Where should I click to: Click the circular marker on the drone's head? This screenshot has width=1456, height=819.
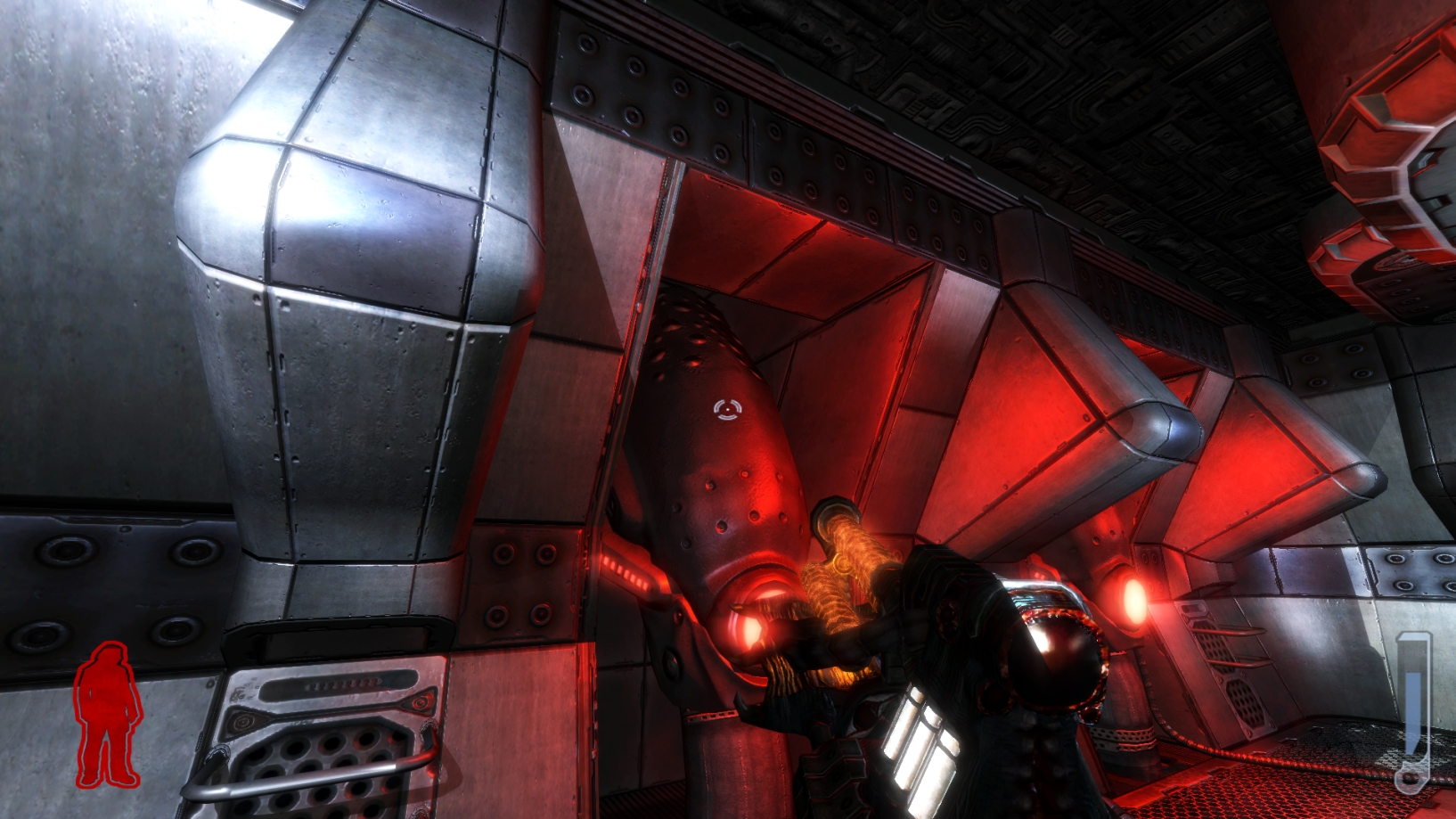(x=727, y=408)
